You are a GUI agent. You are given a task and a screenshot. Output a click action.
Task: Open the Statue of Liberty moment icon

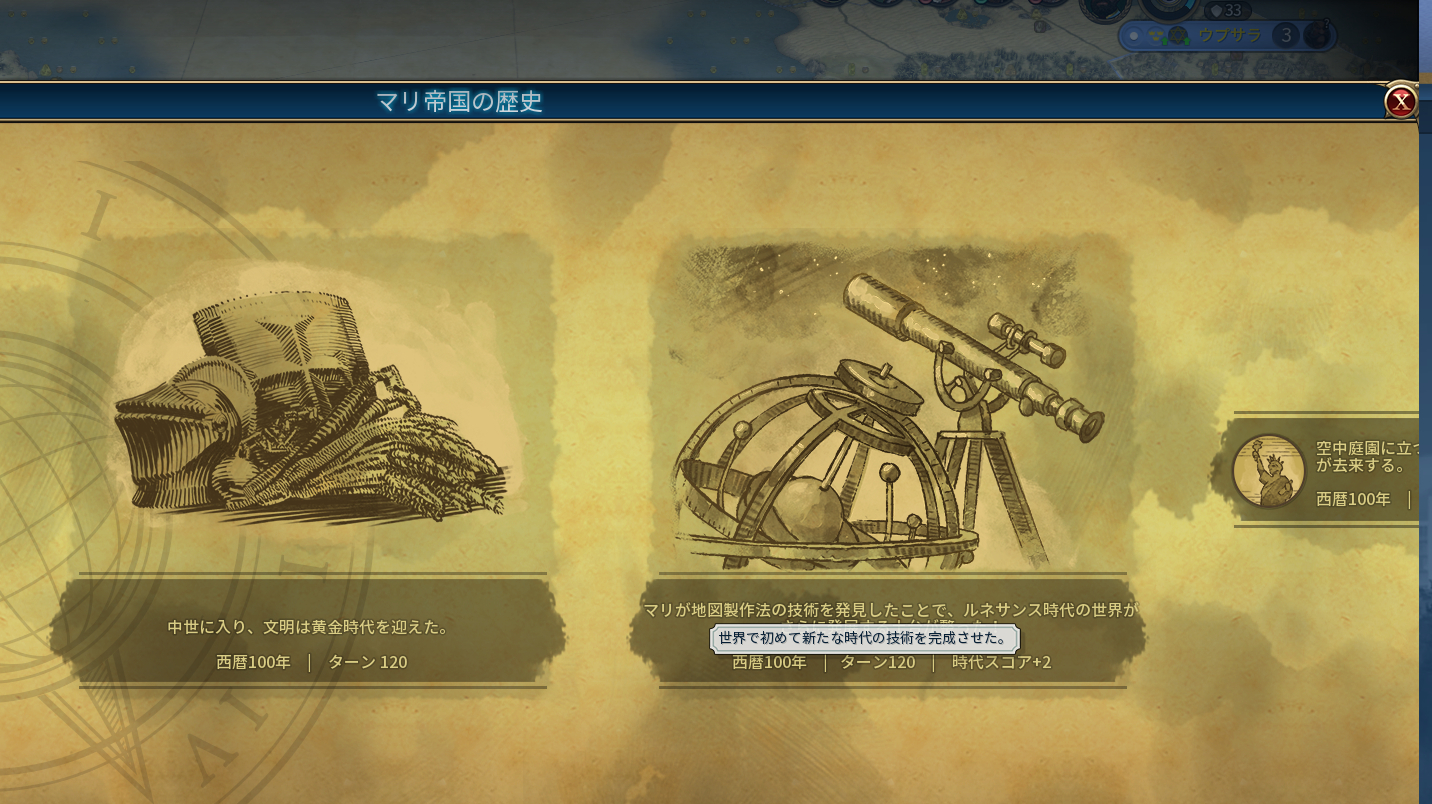1268,468
